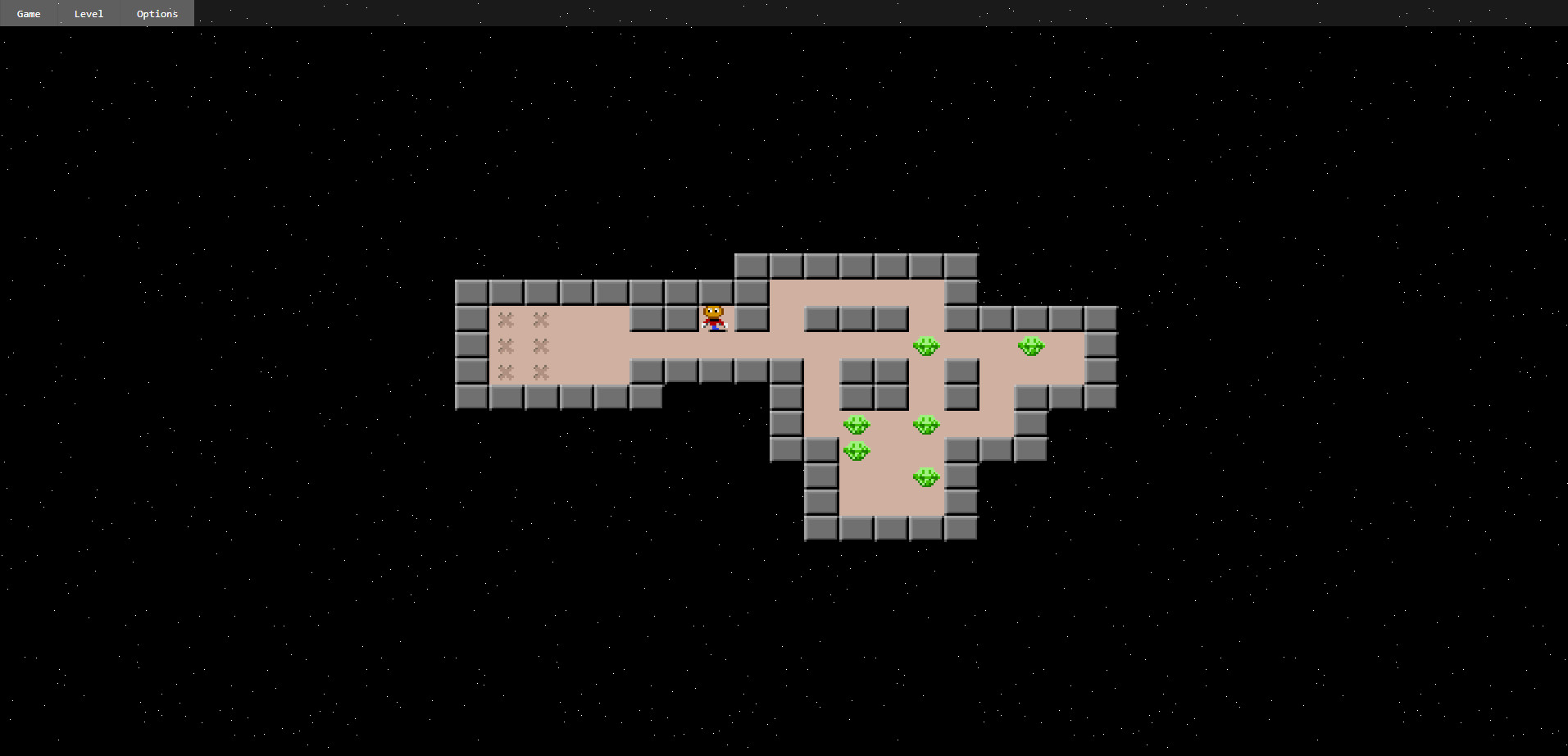The height and width of the screenshot is (756, 1568).
Task: Click the X target marker below the top-left one
Action: click(507, 346)
